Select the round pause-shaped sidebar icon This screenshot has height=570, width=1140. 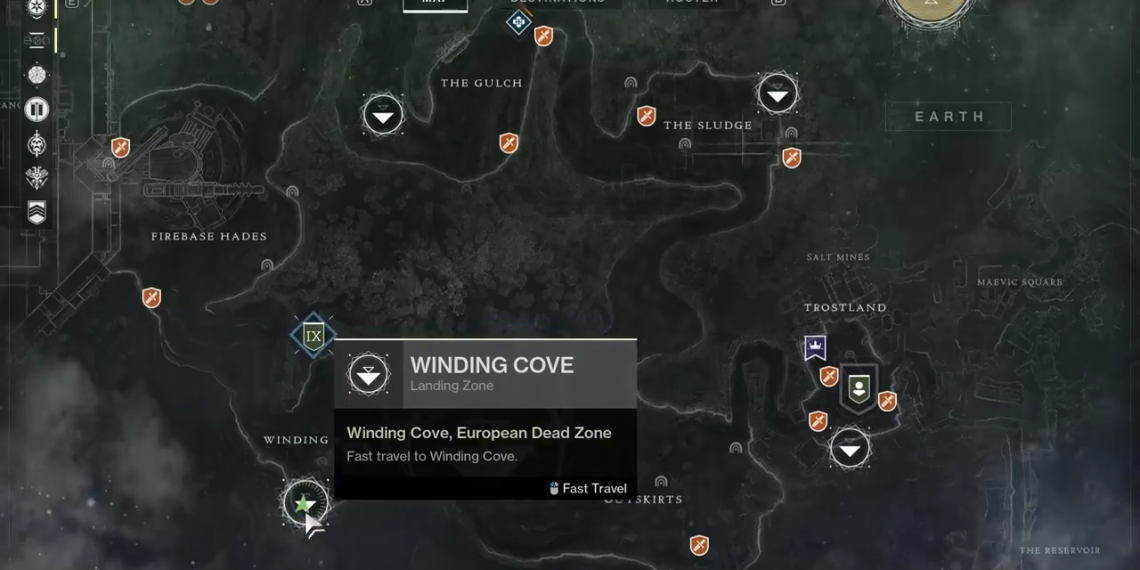pos(37,109)
